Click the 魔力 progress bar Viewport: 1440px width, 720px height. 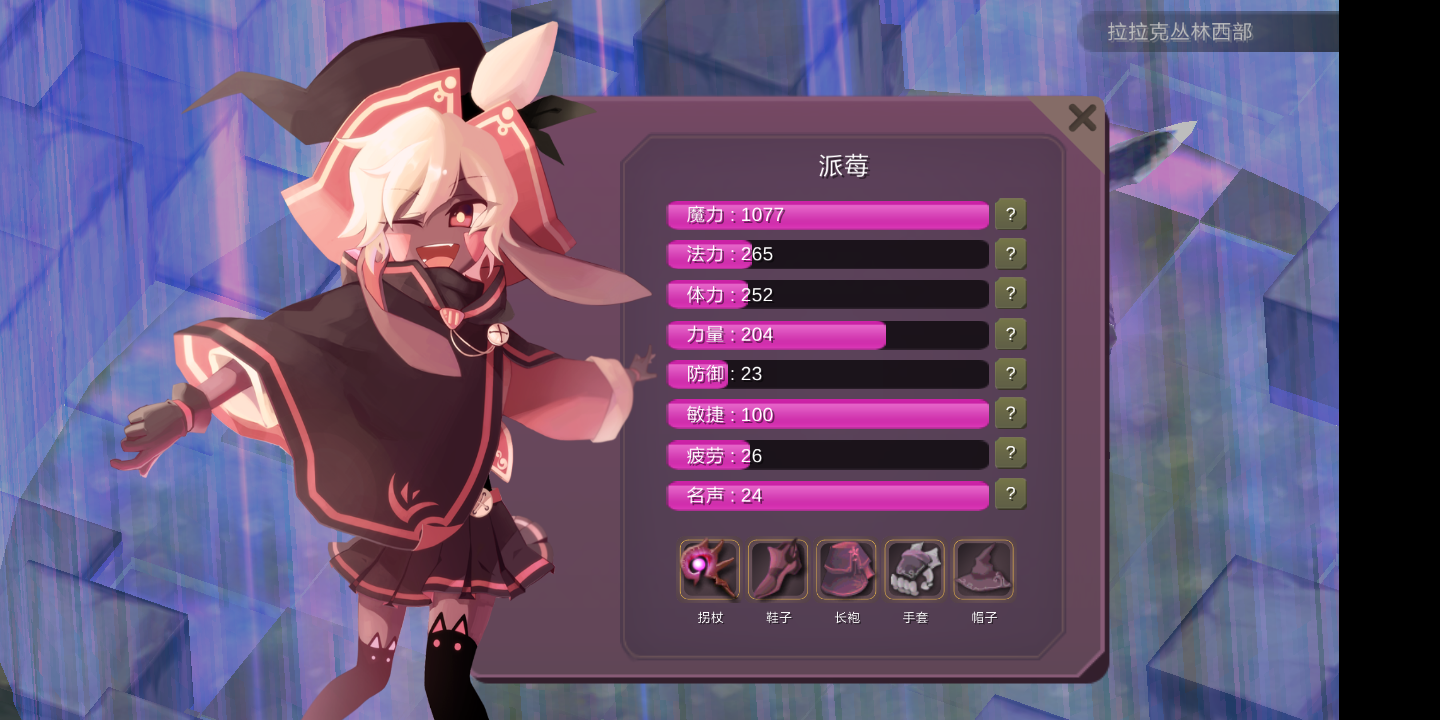[827, 214]
